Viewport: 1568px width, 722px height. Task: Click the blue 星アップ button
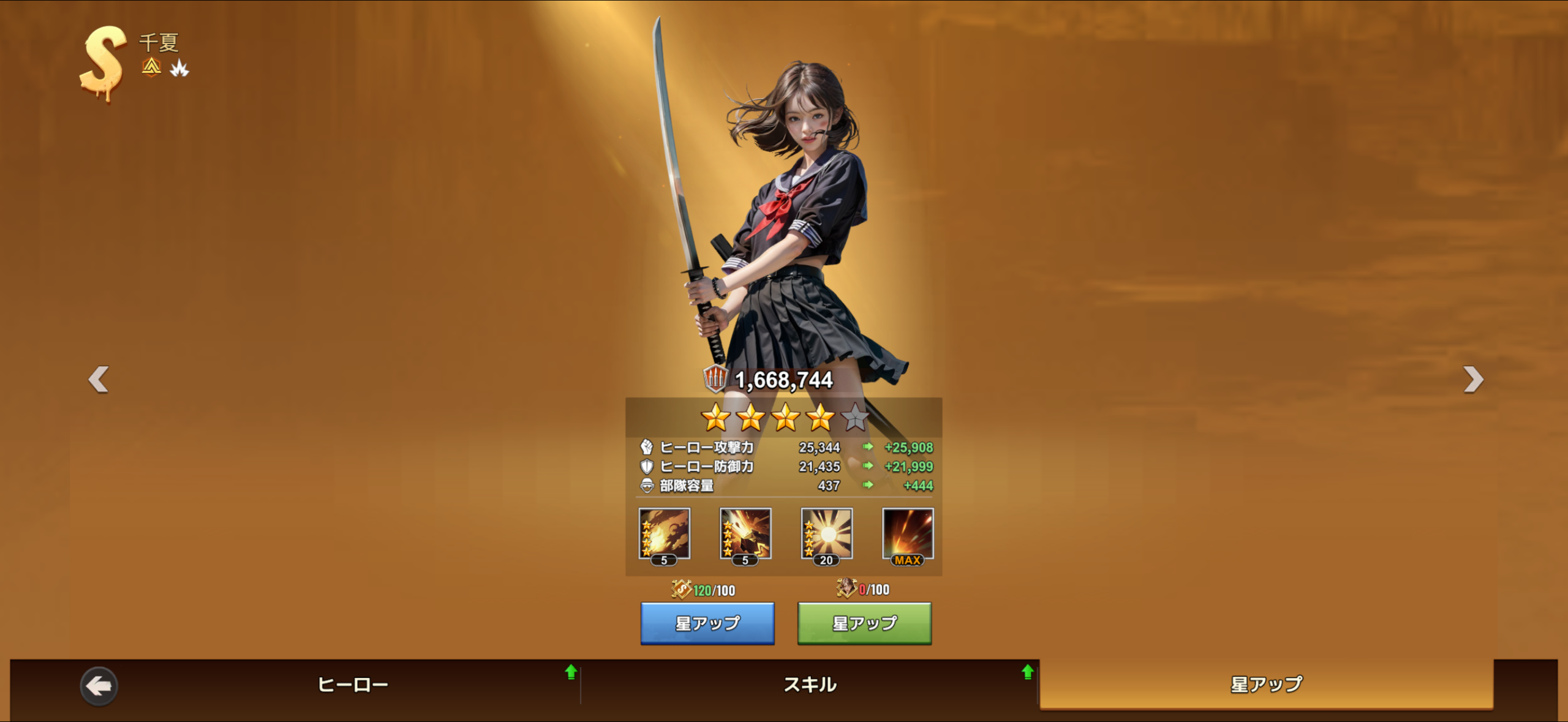coord(707,623)
